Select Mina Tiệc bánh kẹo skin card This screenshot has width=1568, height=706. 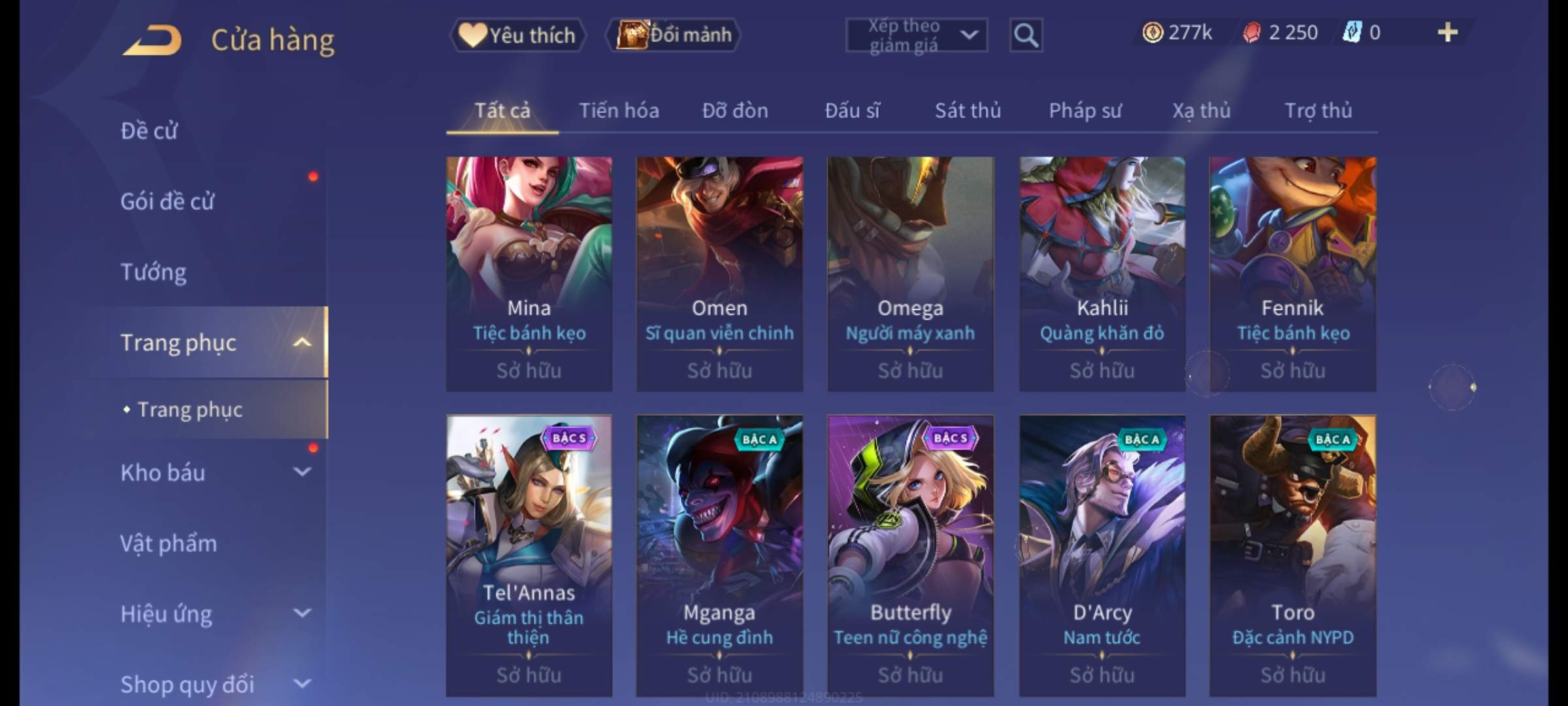click(529, 273)
